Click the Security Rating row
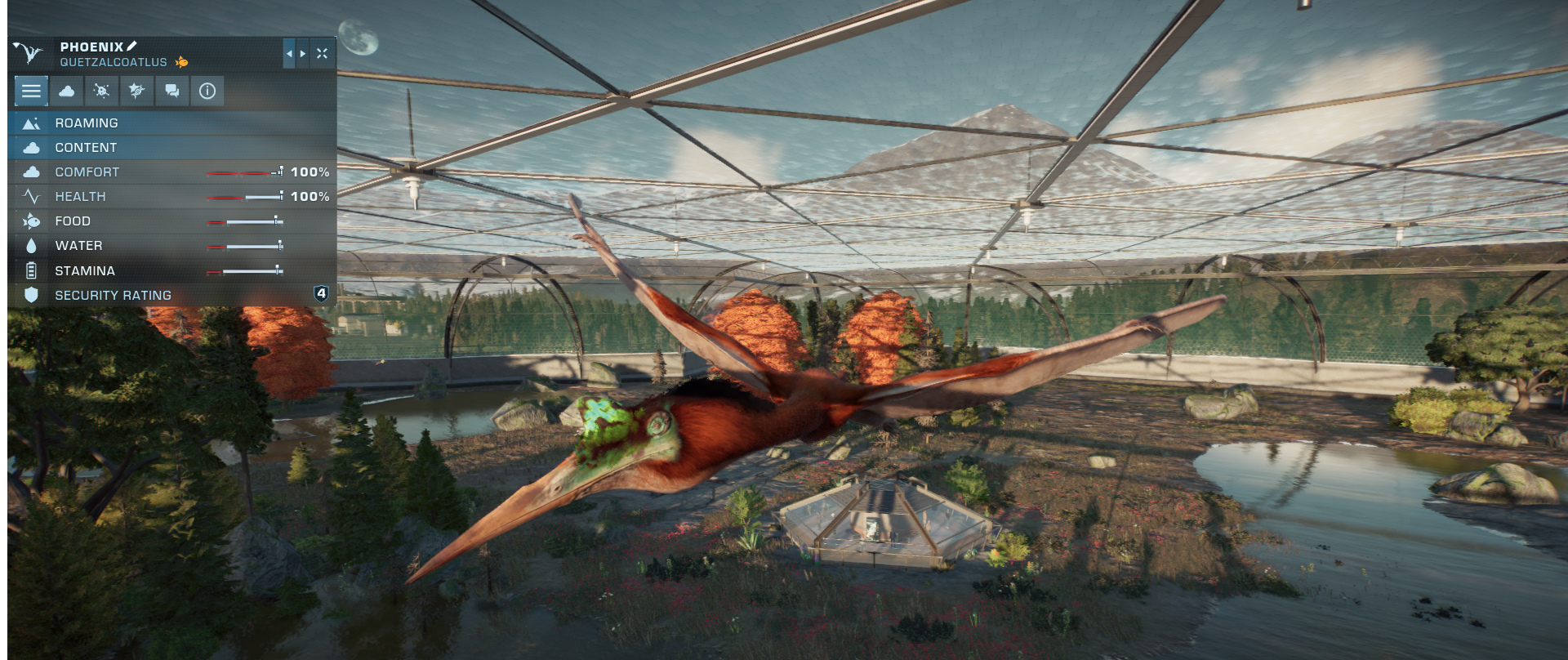 (x=171, y=295)
